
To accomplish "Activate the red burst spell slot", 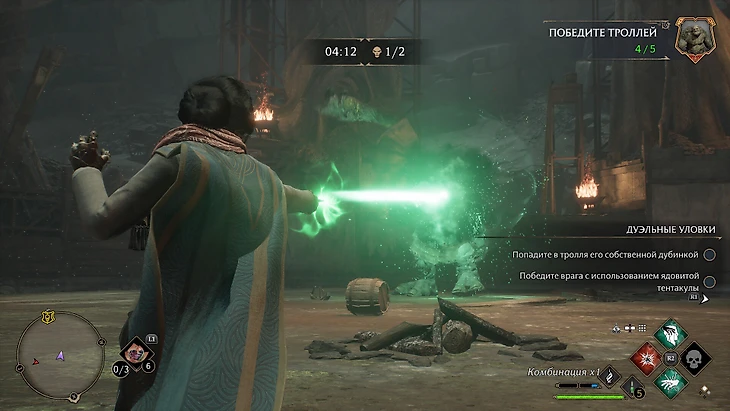I will (x=646, y=356).
